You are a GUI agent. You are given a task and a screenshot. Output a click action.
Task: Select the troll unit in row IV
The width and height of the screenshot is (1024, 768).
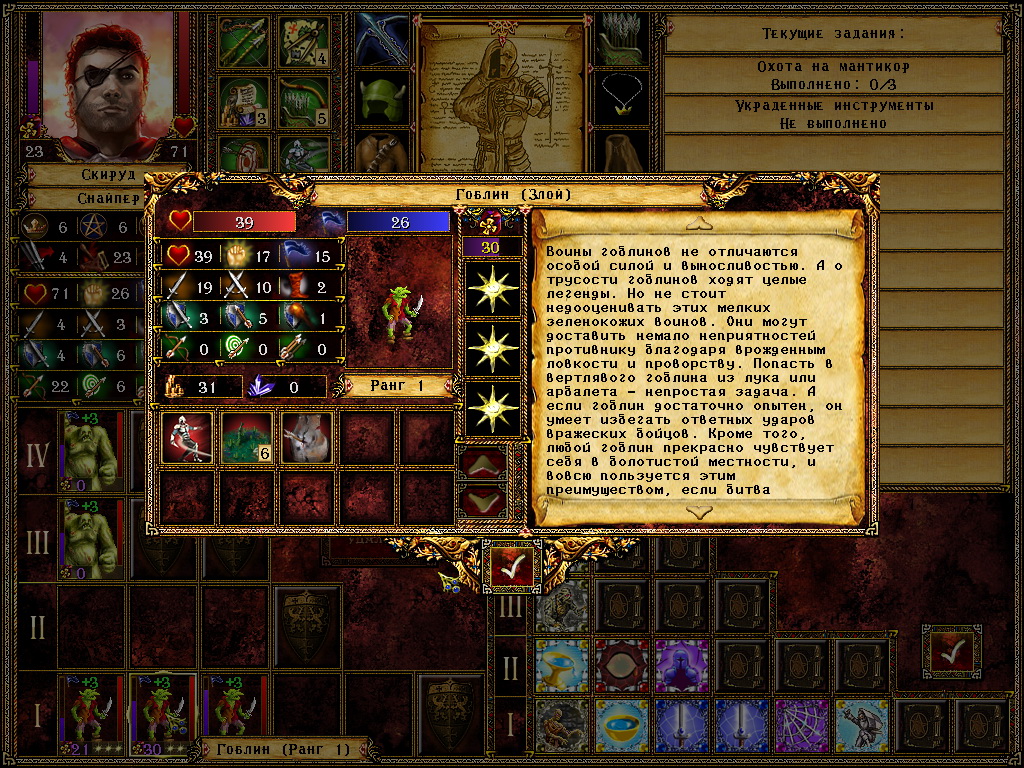(x=91, y=451)
